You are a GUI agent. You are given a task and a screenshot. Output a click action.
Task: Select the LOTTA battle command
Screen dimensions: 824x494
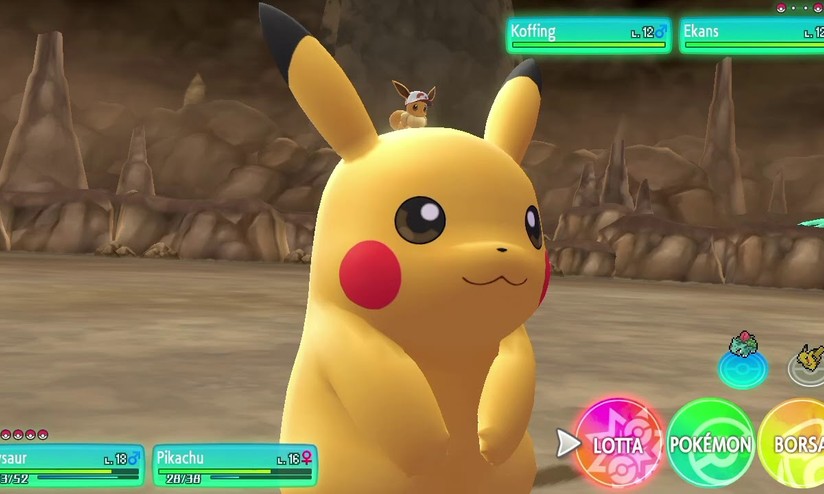point(618,443)
